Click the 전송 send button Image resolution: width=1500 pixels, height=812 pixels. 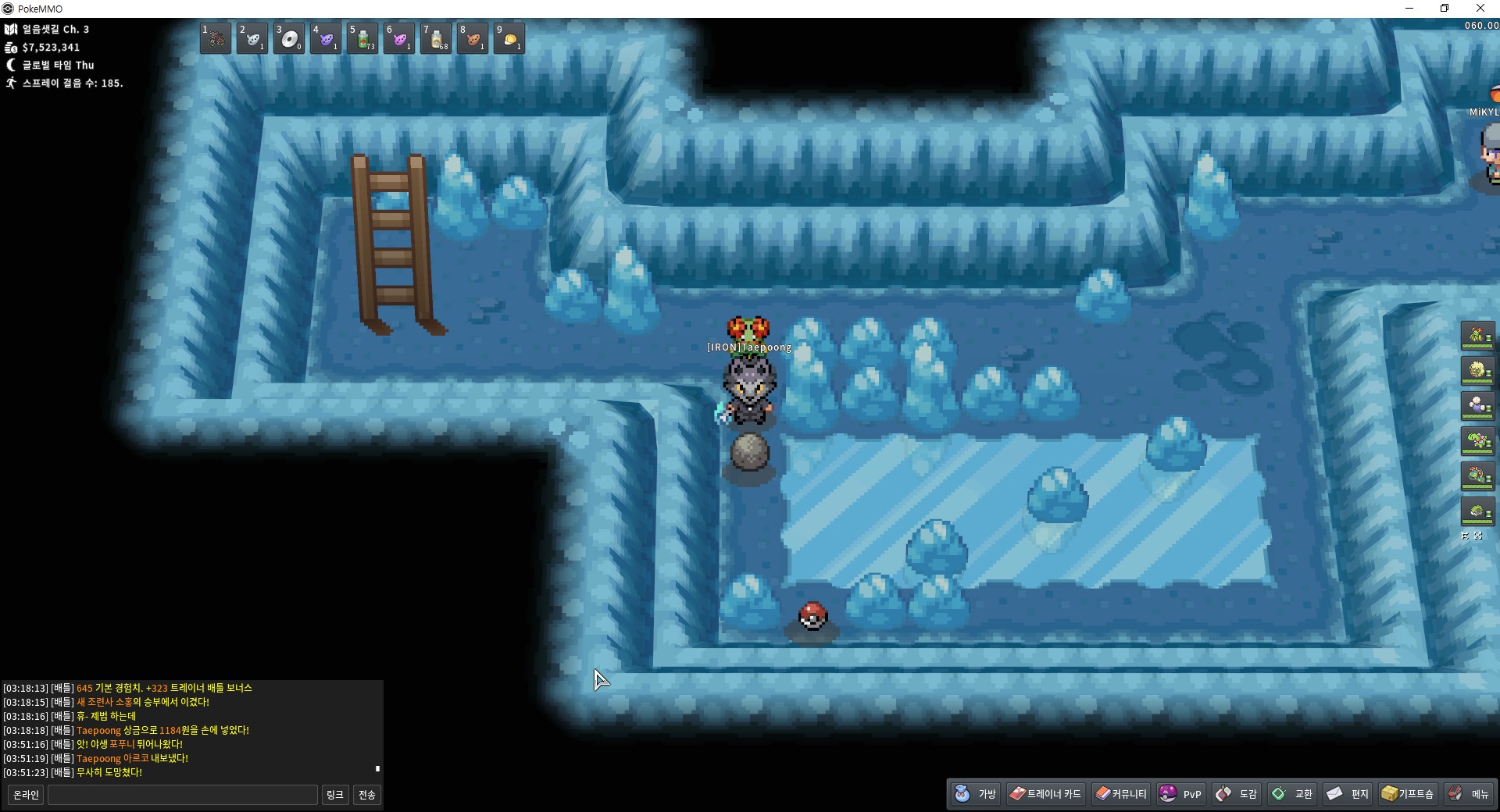point(367,795)
